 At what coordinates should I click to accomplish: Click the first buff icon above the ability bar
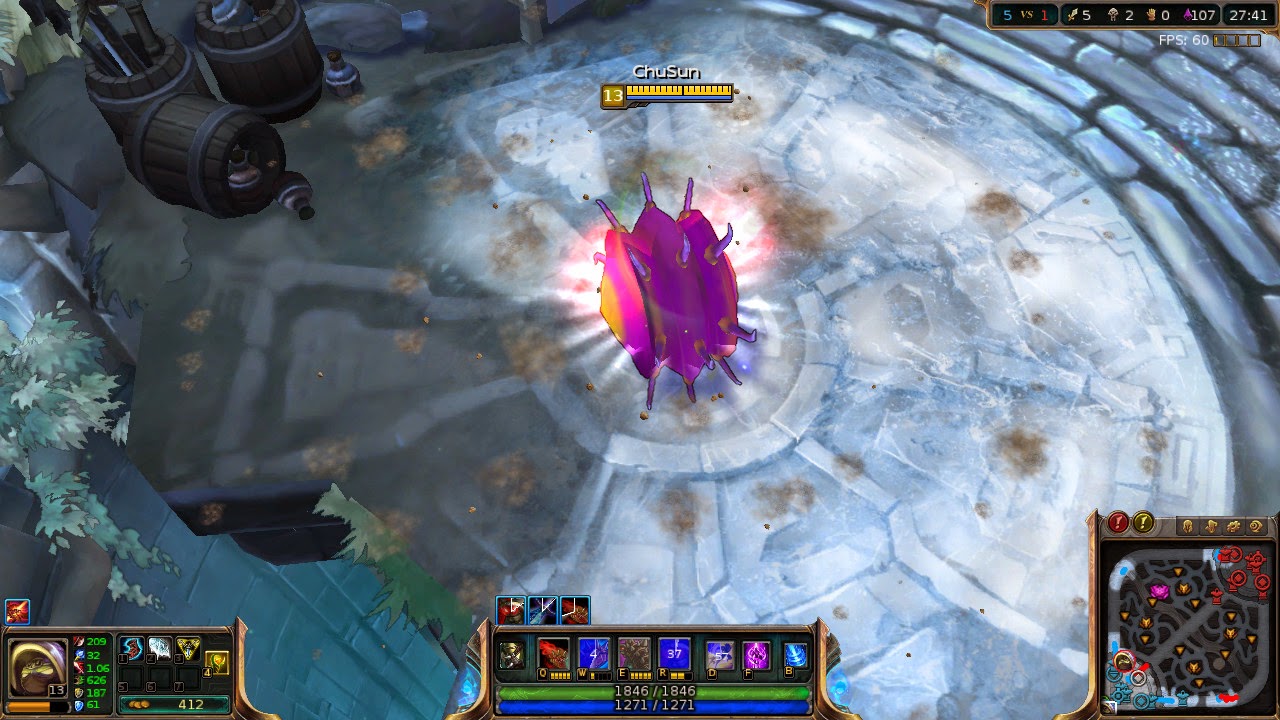(511, 610)
